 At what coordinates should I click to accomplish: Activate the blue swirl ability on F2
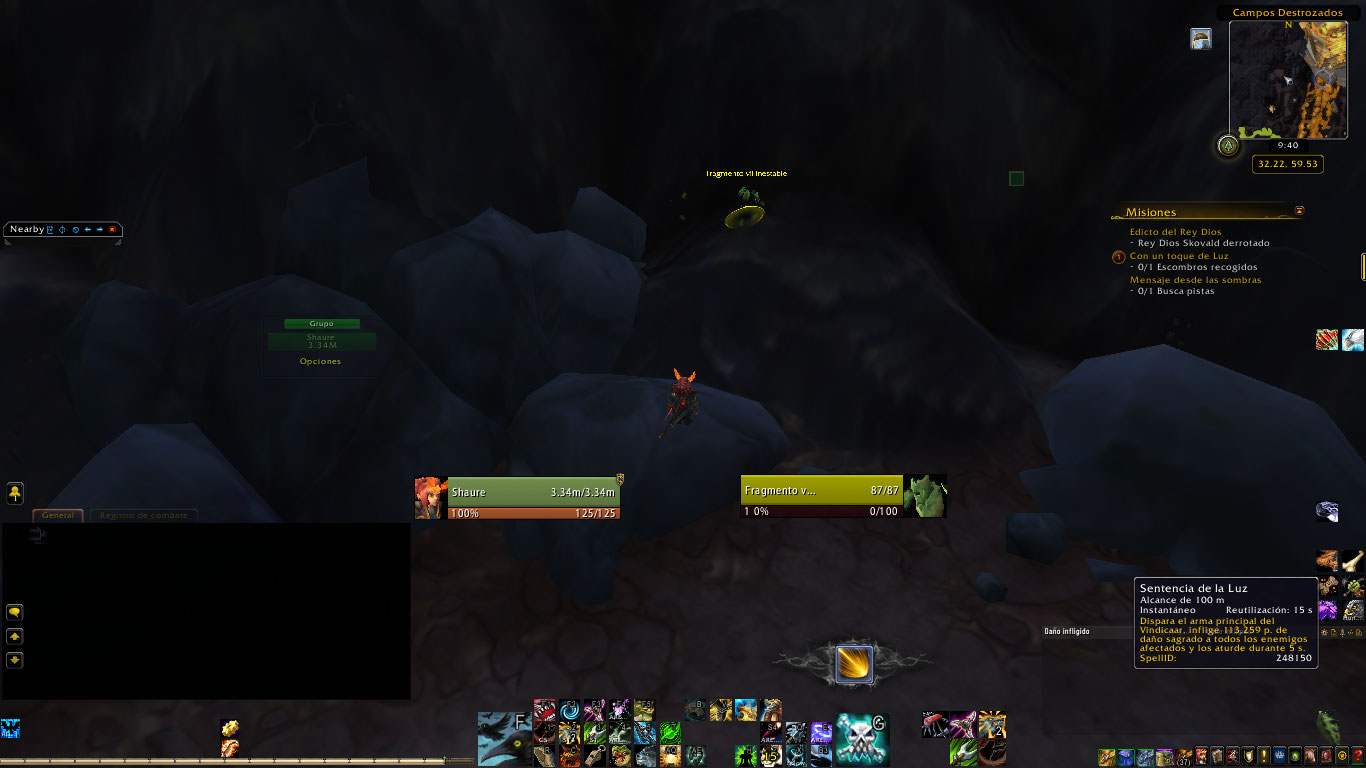click(569, 710)
